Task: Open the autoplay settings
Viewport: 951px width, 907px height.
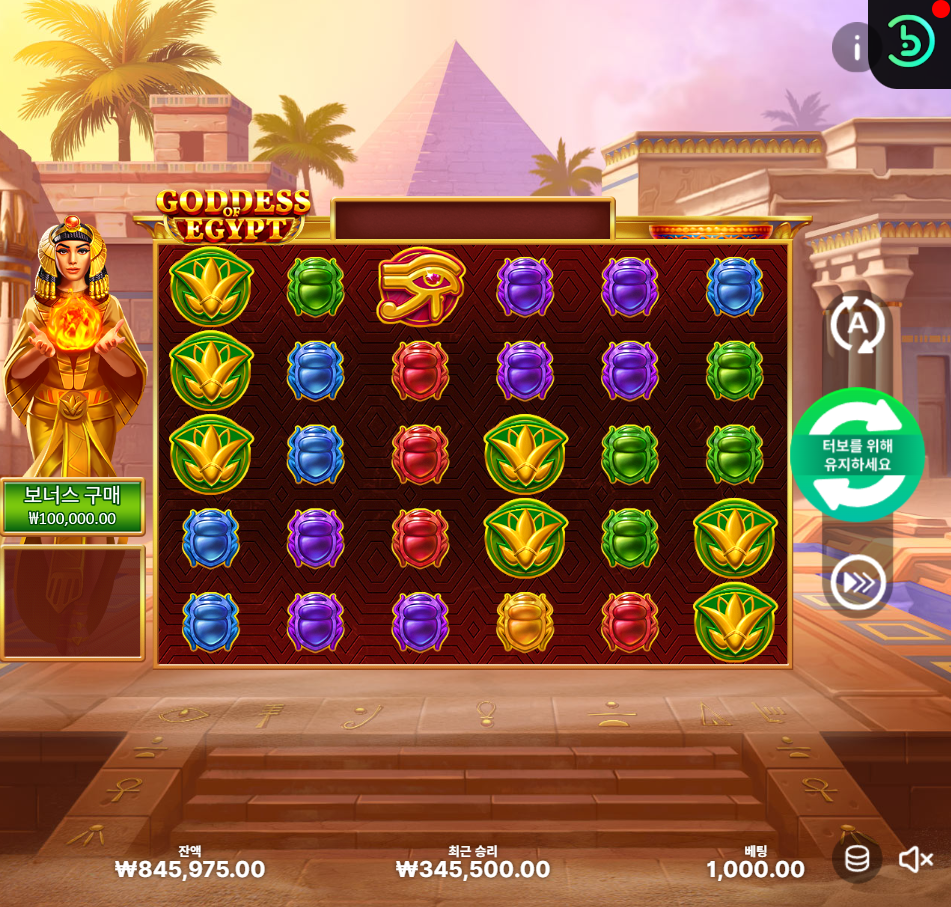Action: 857,324
